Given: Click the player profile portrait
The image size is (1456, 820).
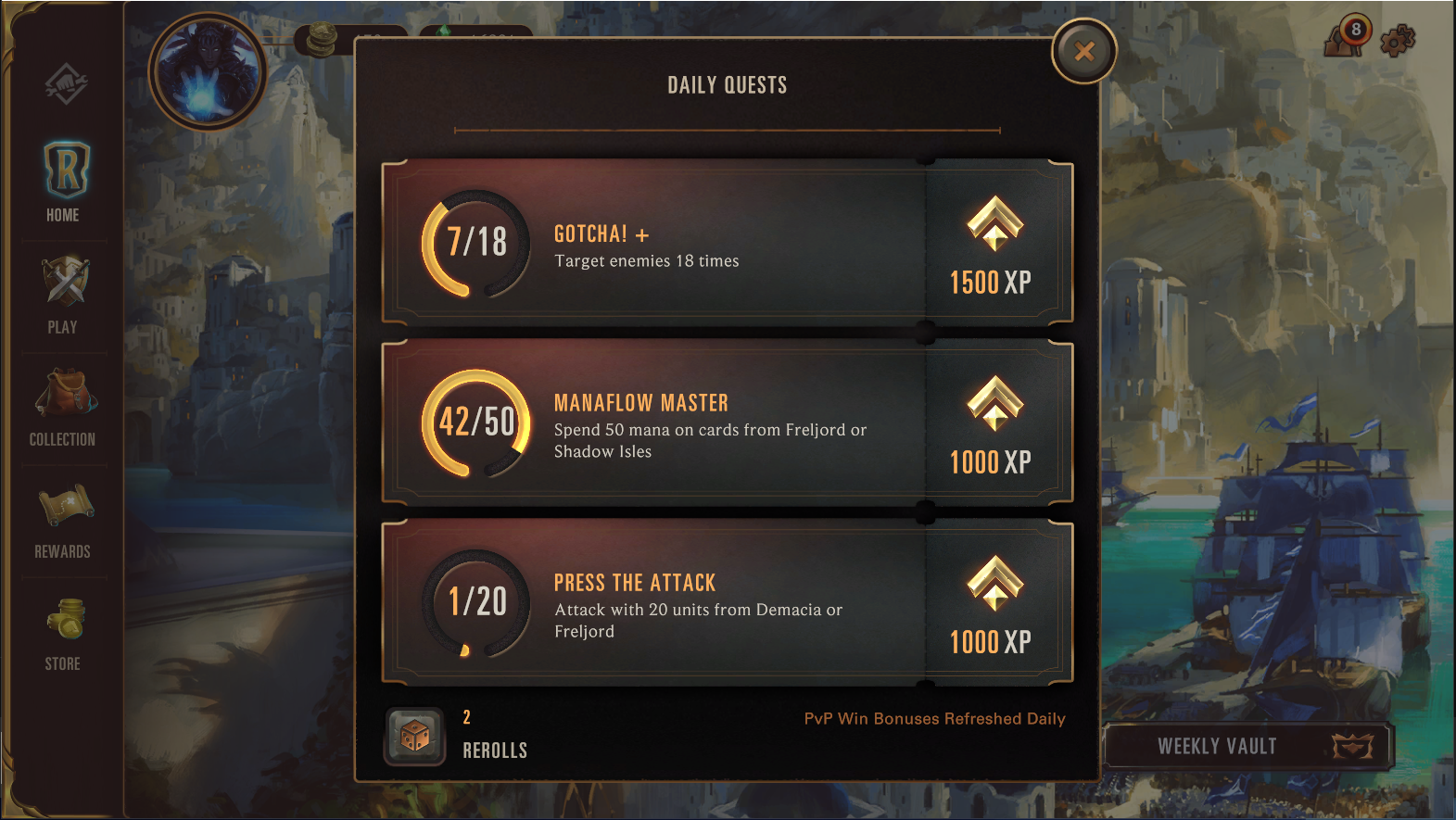Looking at the screenshot, I should point(208,71).
